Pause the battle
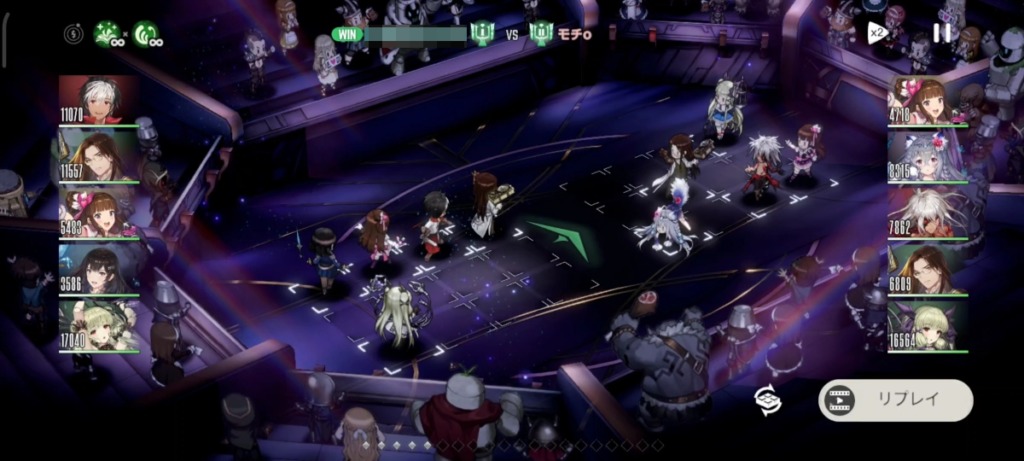Image resolution: width=1024 pixels, height=461 pixels. coord(942,33)
